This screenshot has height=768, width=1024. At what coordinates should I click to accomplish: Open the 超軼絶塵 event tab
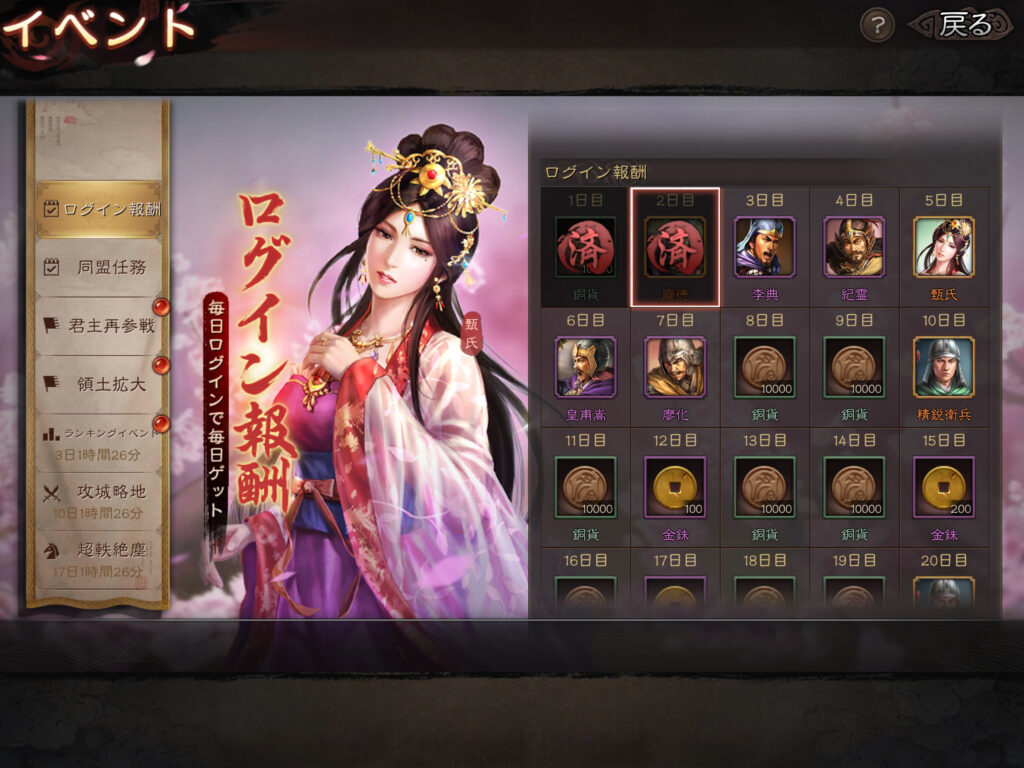(x=99, y=557)
